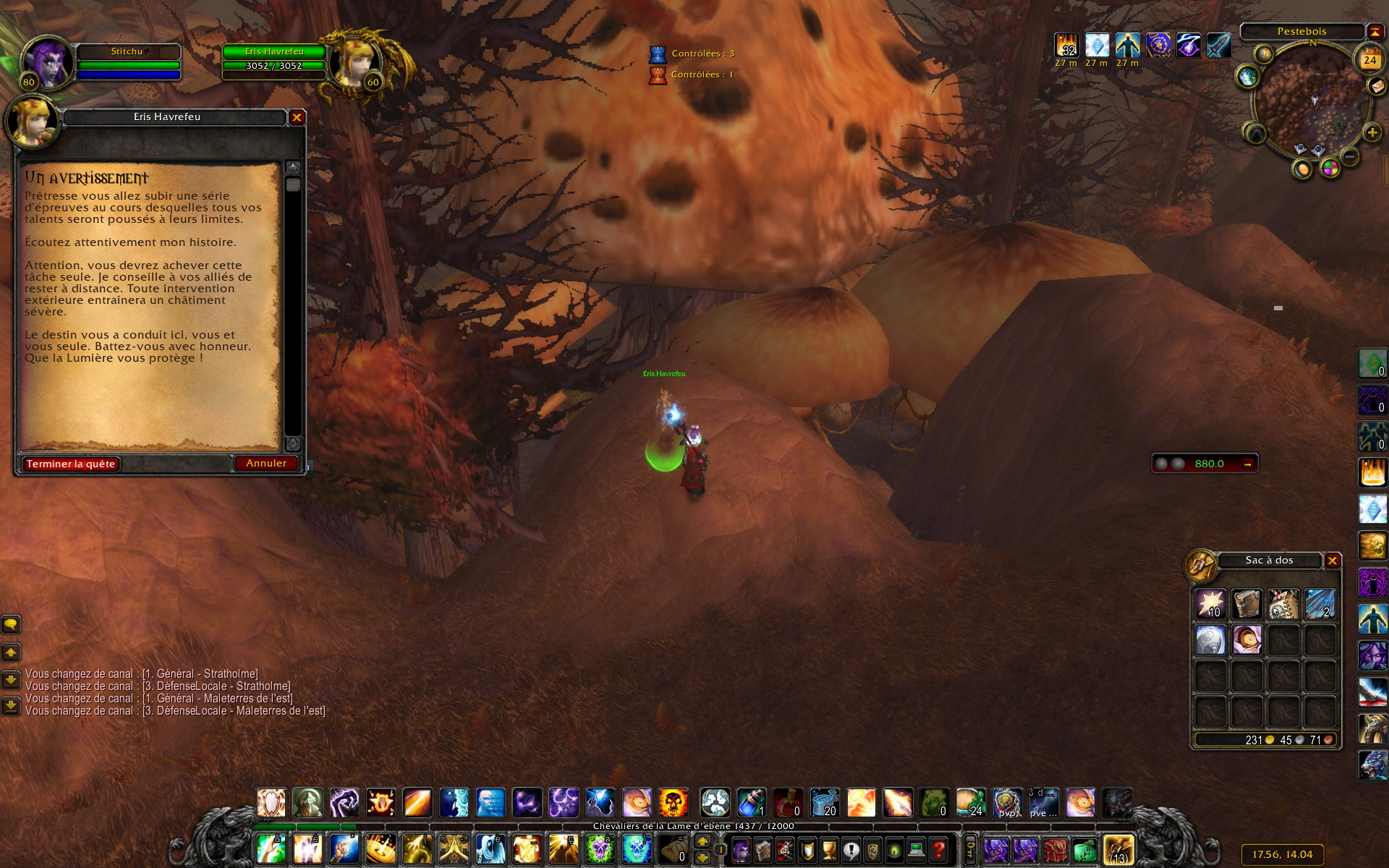The height and width of the screenshot is (868, 1389).
Task: Open the calendar showing day 24
Action: (x=1369, y=60)
